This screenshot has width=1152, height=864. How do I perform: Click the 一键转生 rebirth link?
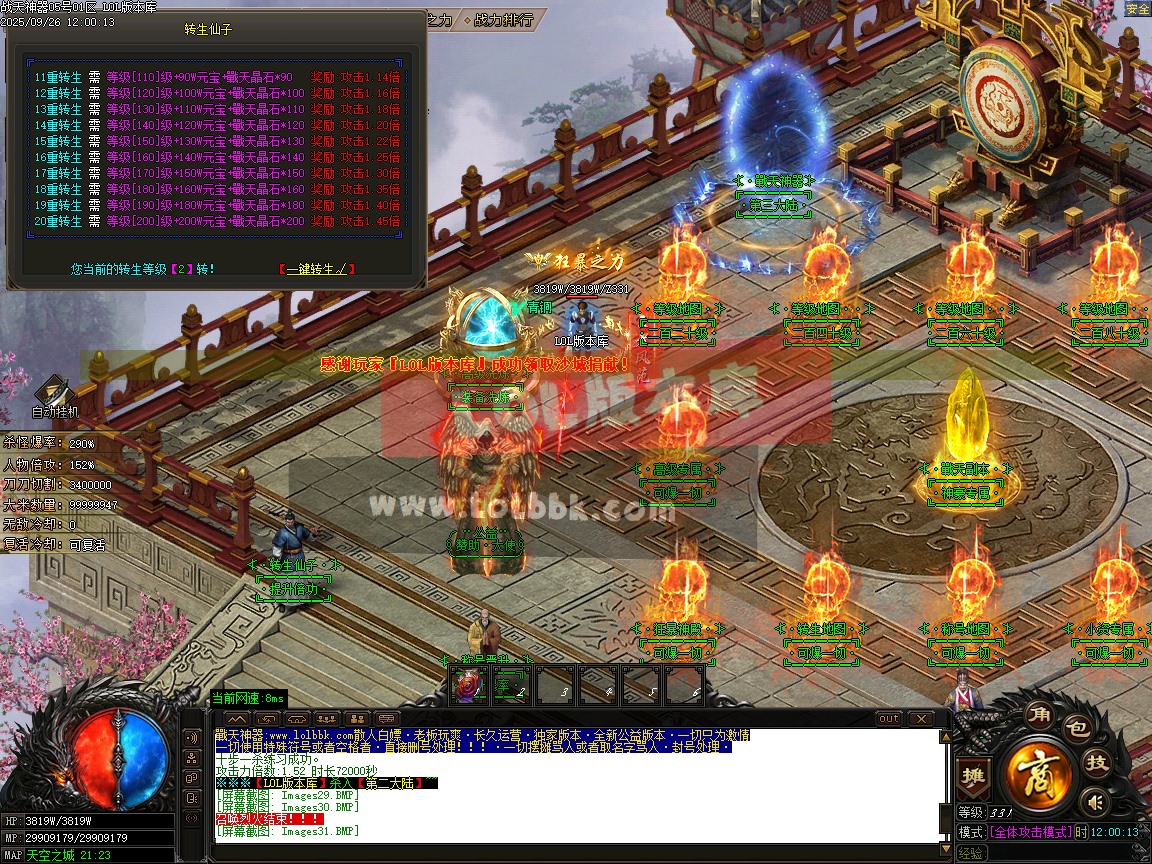pyautogui.click(x=316, y=269)
